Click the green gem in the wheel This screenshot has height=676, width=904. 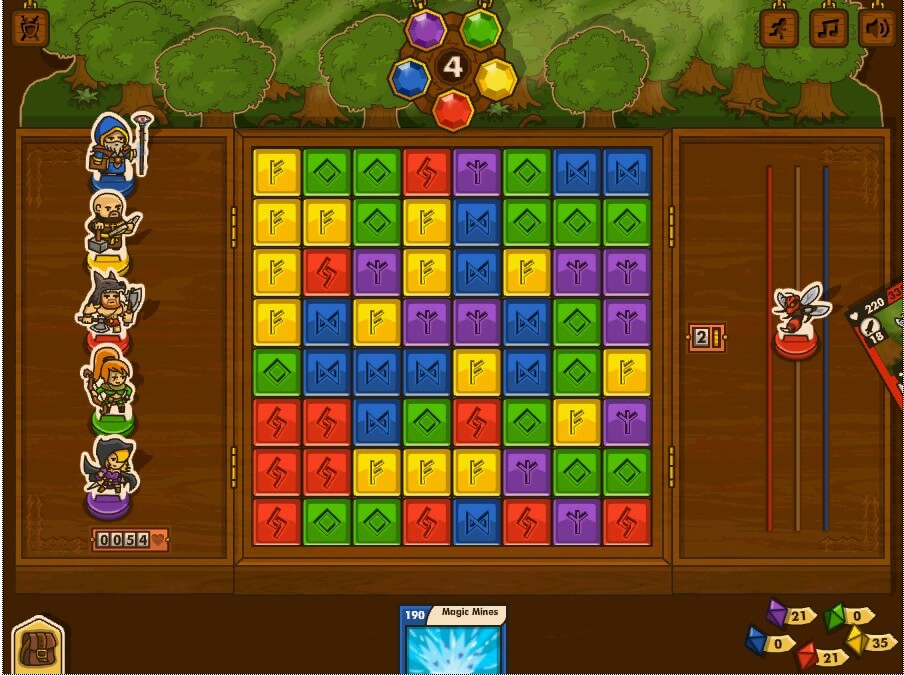pyautogui.click(x=480, y=31)
